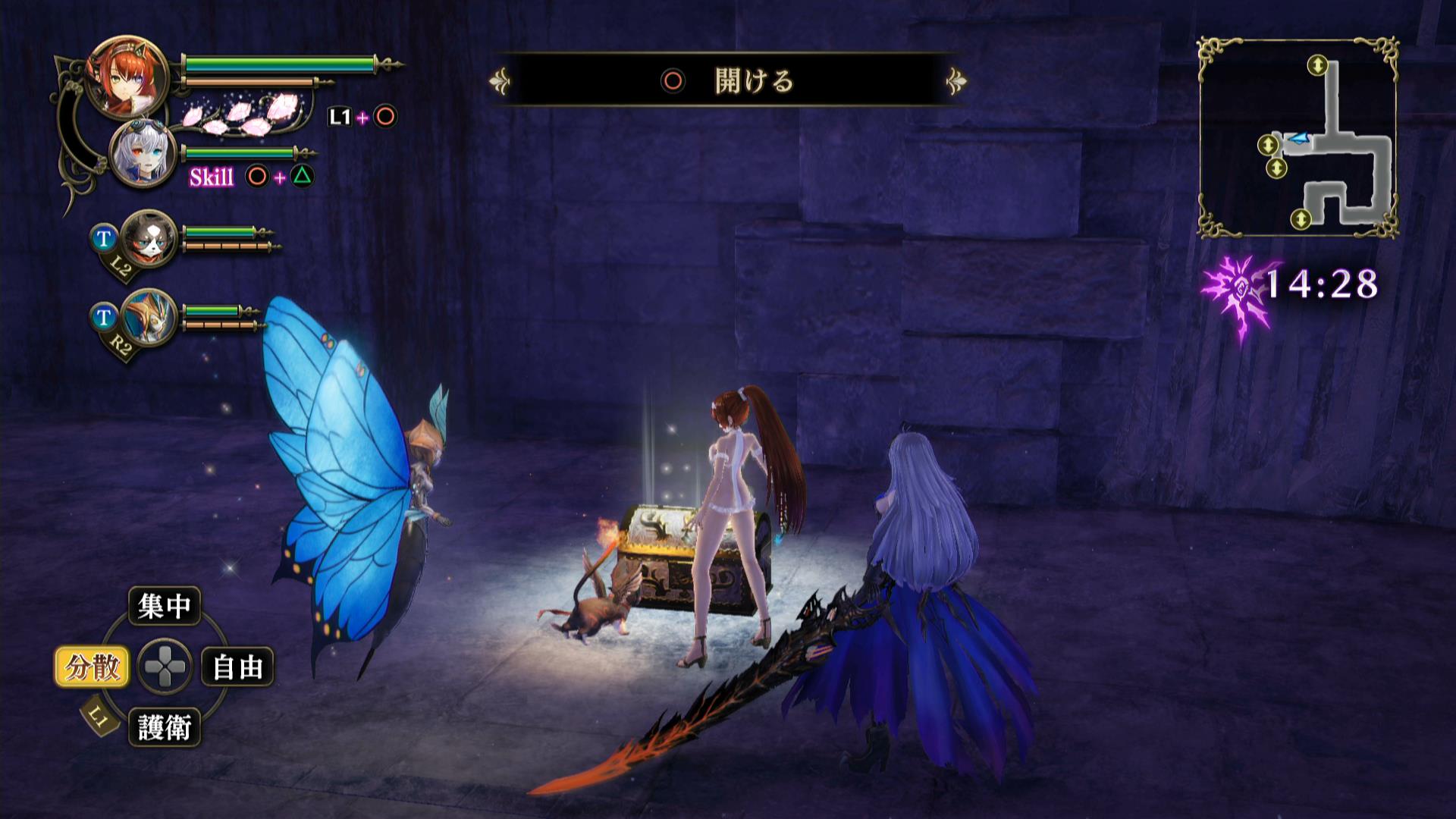
Task: Select the butterfly fairy servan portrait
Action: click(148, 316)
